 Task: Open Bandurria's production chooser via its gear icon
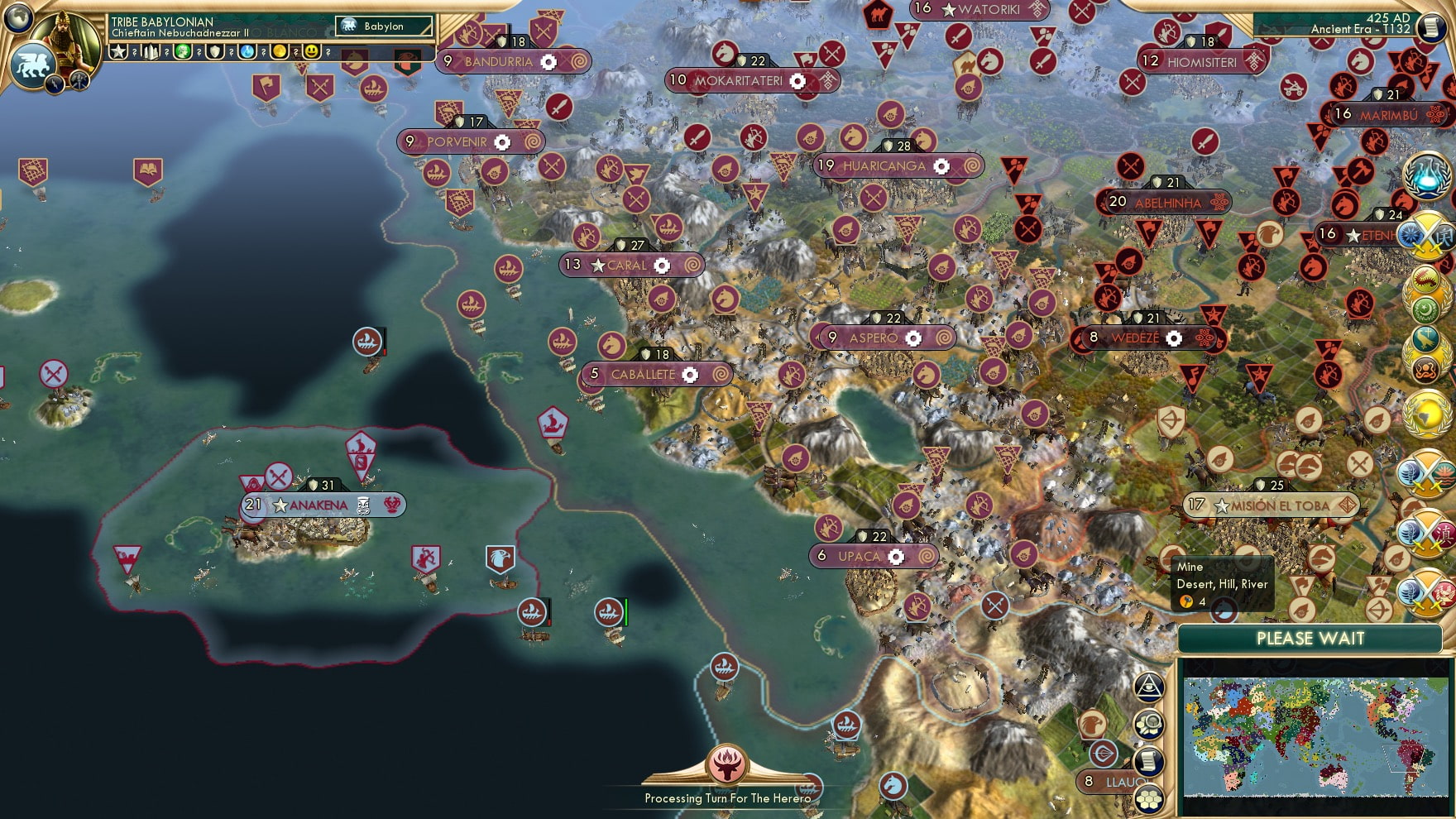(x=548, y=60)
